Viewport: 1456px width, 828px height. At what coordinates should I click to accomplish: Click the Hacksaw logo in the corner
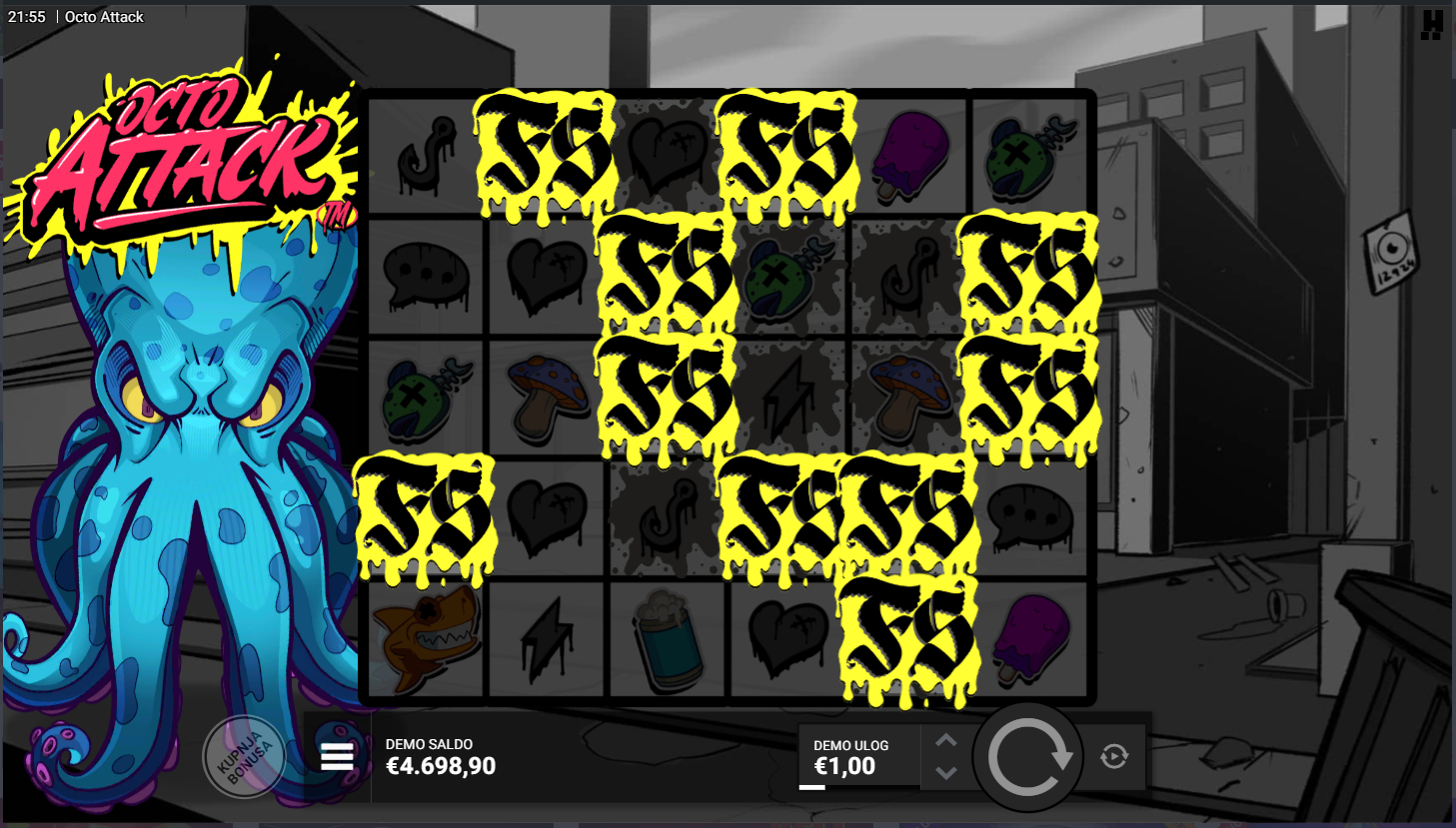point(1431,24)
